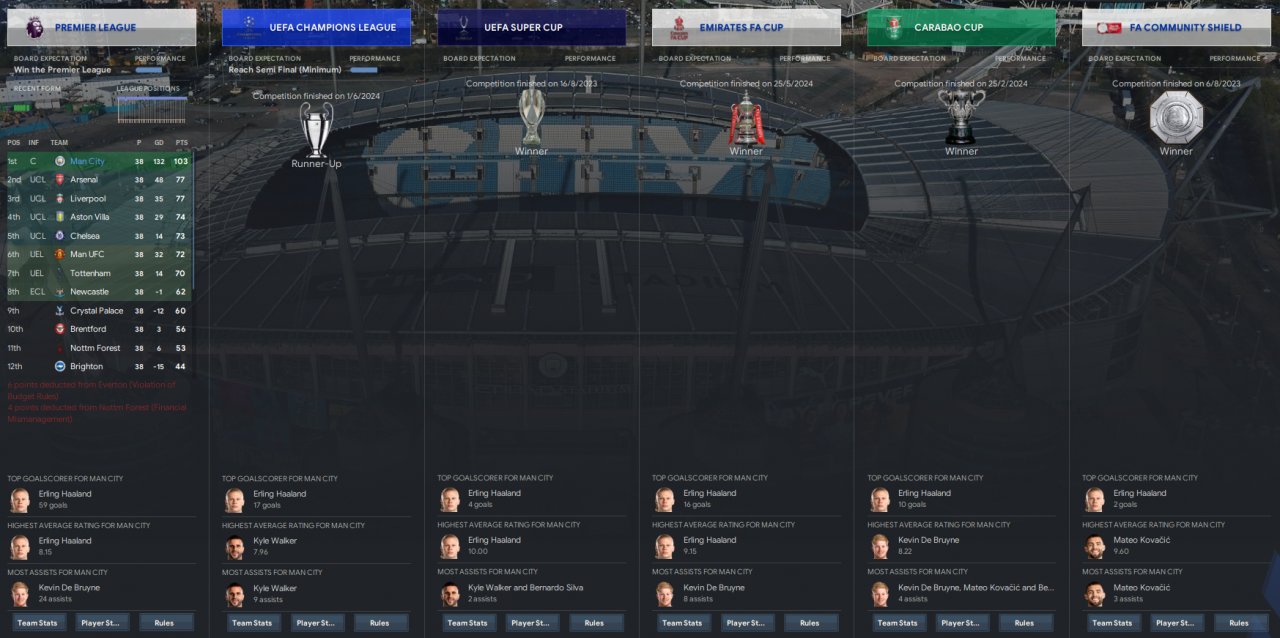Show Rules for the UEFA Champions League
The height and width of the screenshot is (638, 1280).
(379, 623)
